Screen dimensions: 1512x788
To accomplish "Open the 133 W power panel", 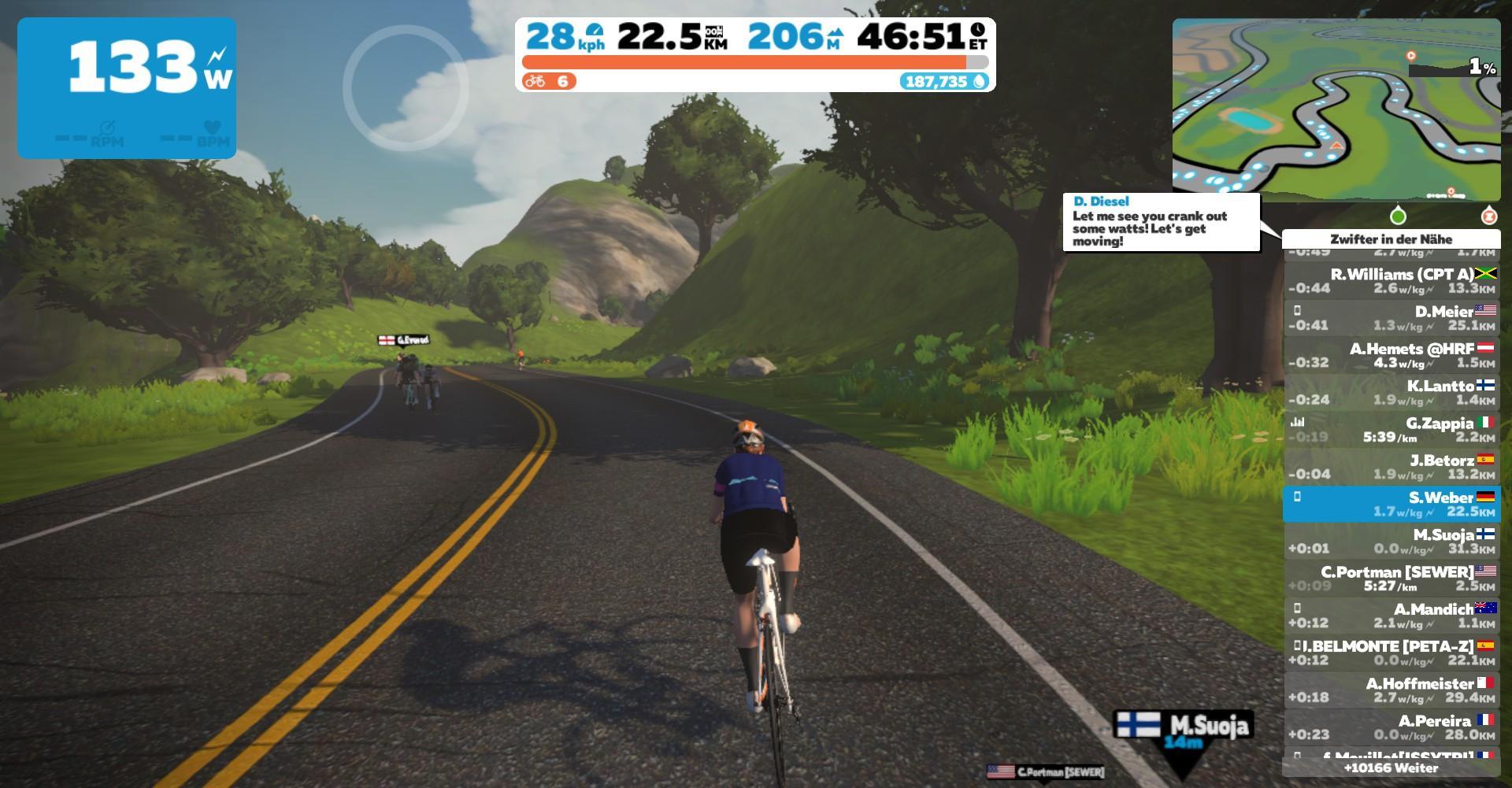I will pyautogui.click(x=127, y=87).
